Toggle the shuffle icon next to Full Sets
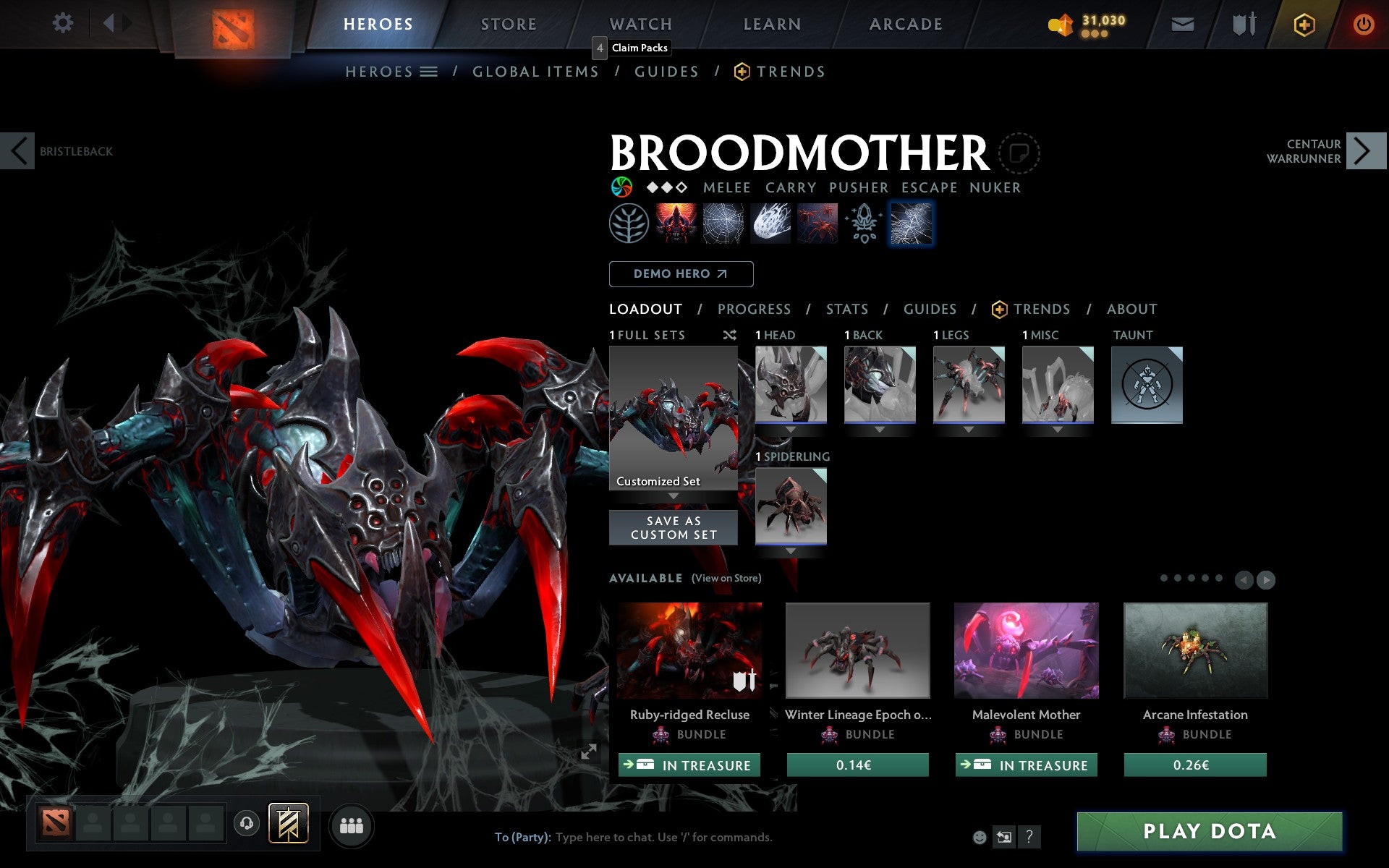 (729, 335)
